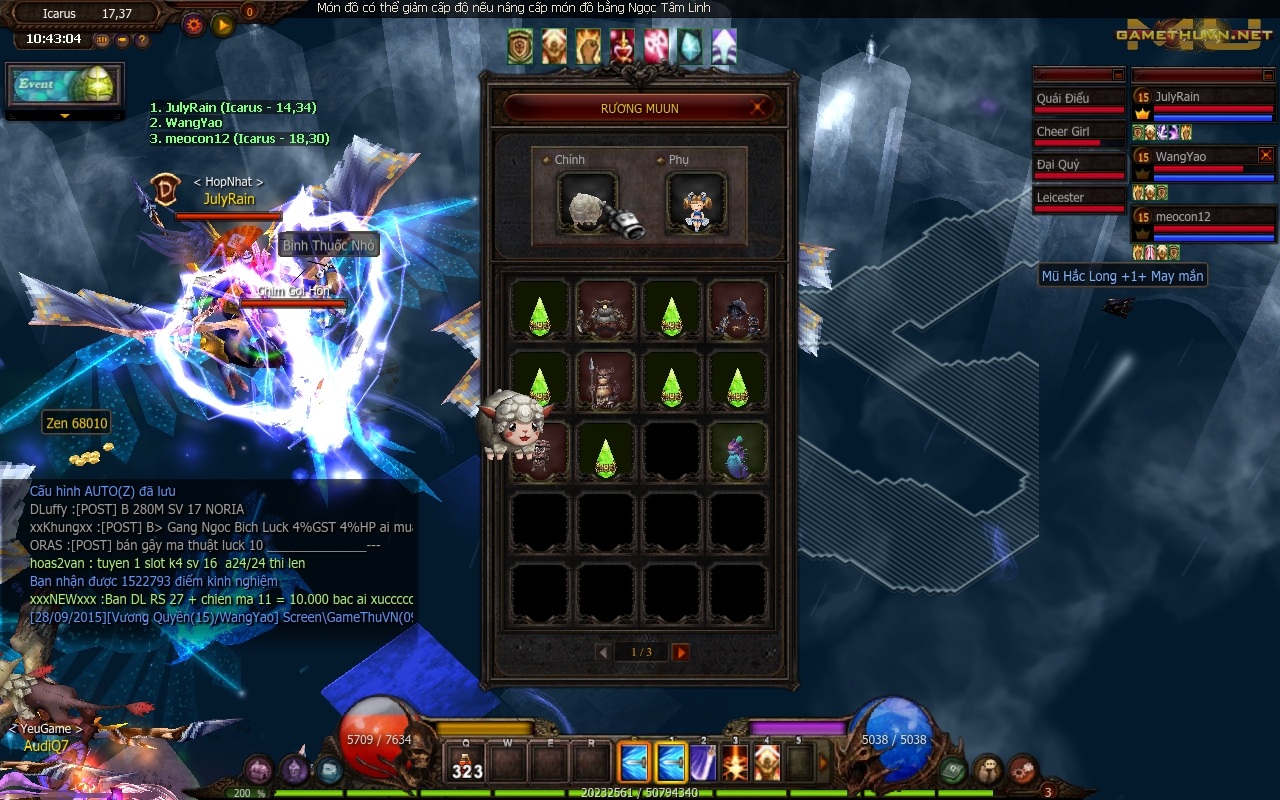Go to the next Muun page
1280x800 pixels.
680,652
